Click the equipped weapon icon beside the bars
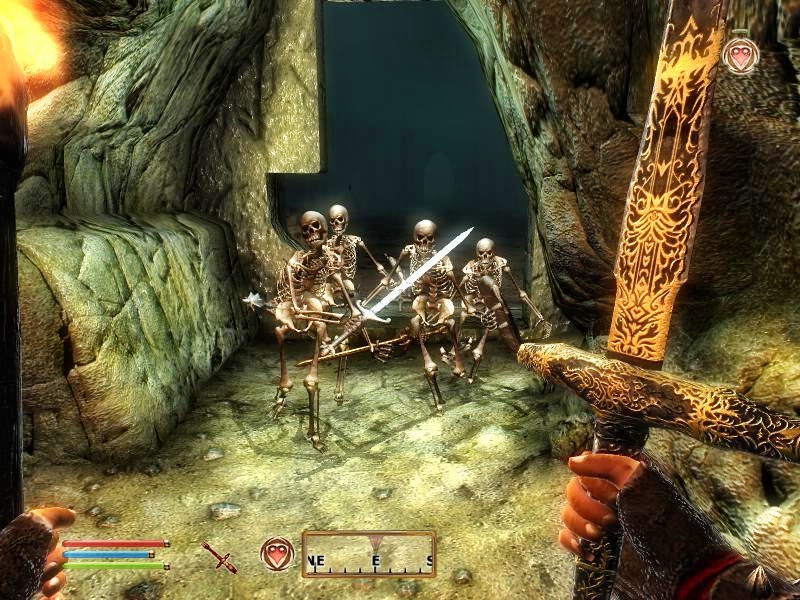The image size is (800, 600). 219,556
